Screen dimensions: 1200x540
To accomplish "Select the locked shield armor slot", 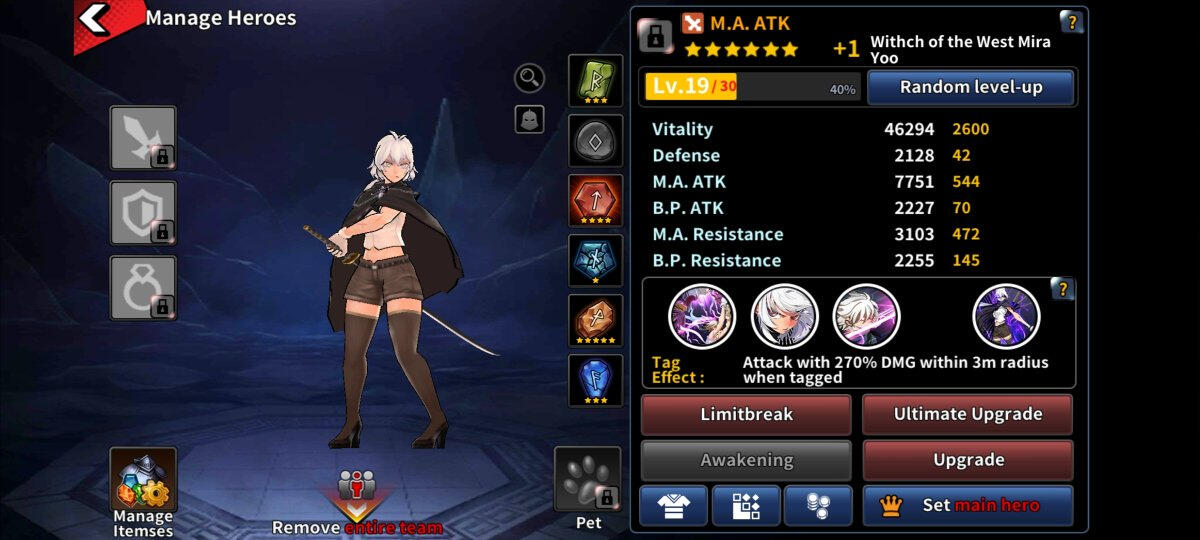I will point(143,213).
